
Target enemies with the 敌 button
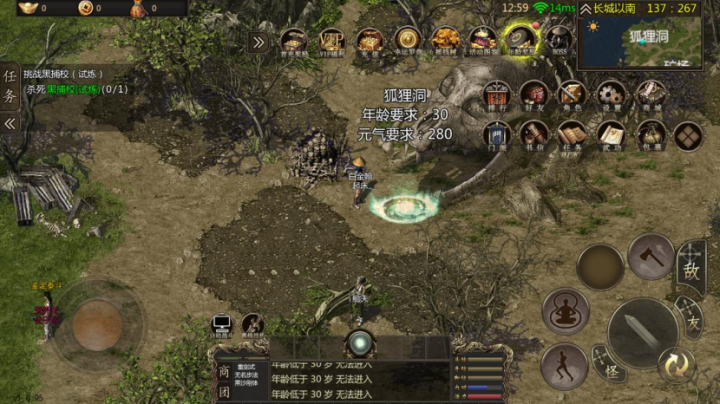coord(690,269)
